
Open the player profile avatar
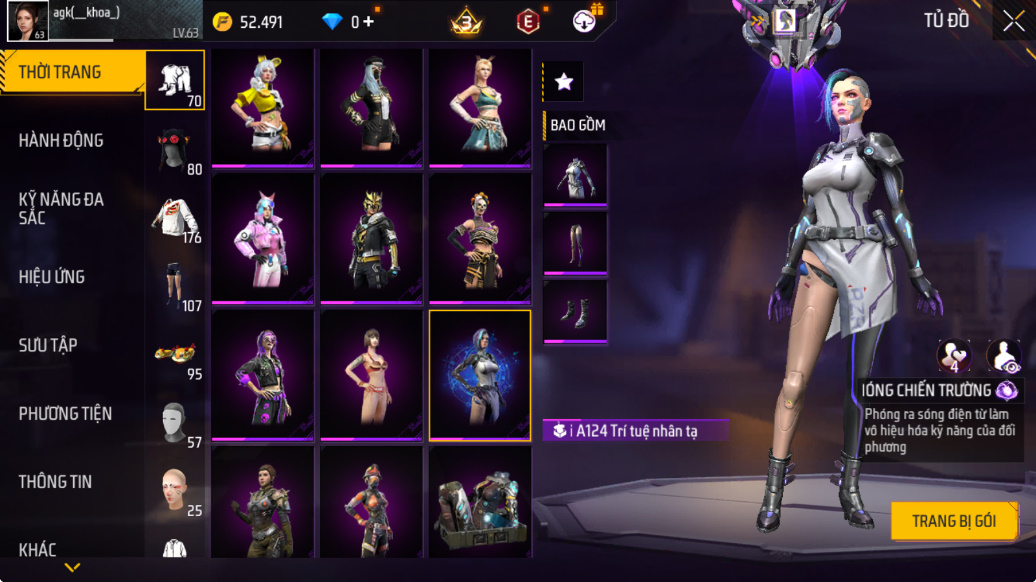pyautogui.click(x=27, y=21)
